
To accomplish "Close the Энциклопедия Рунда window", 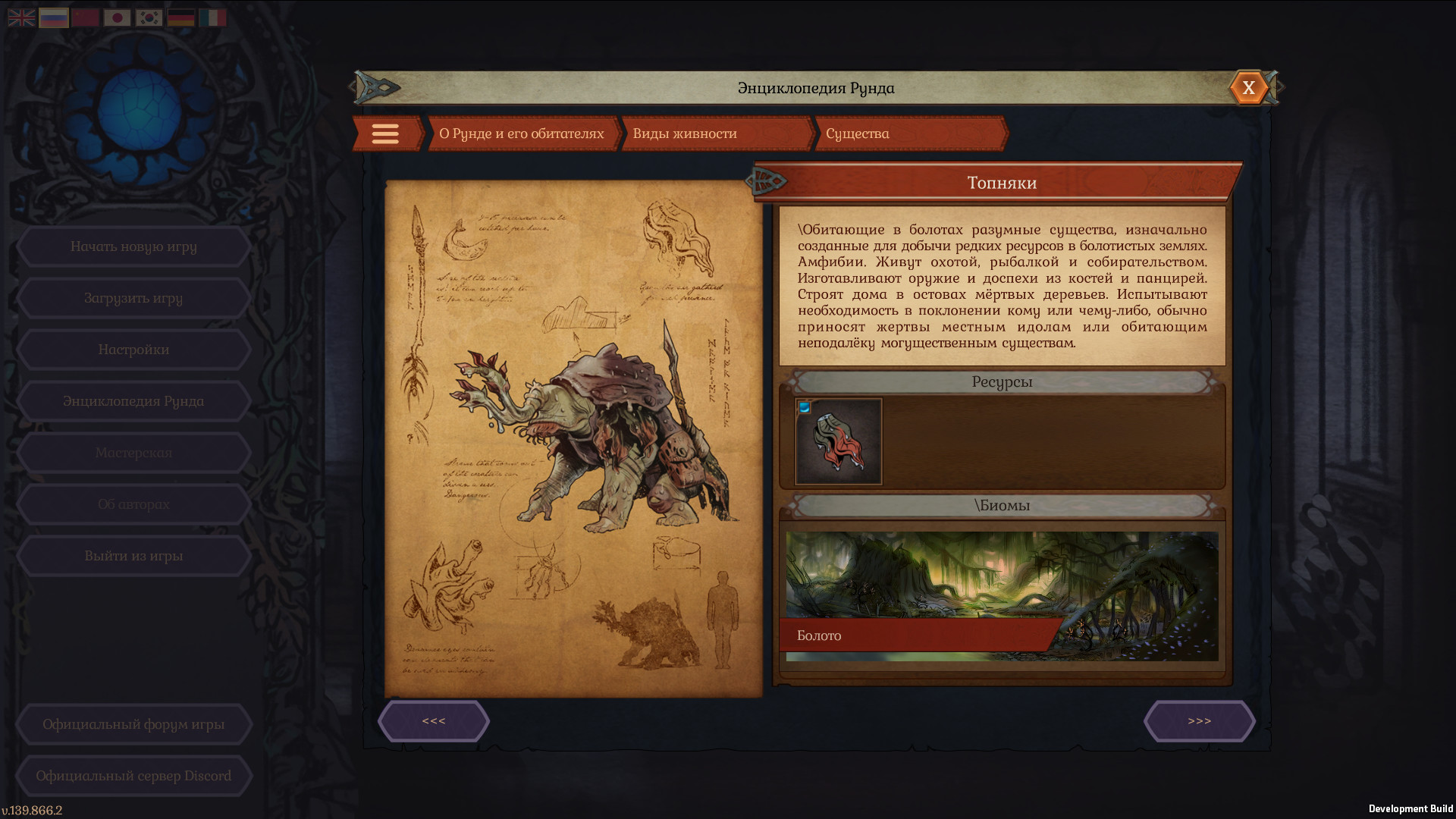I will (x=1248, y=88).
